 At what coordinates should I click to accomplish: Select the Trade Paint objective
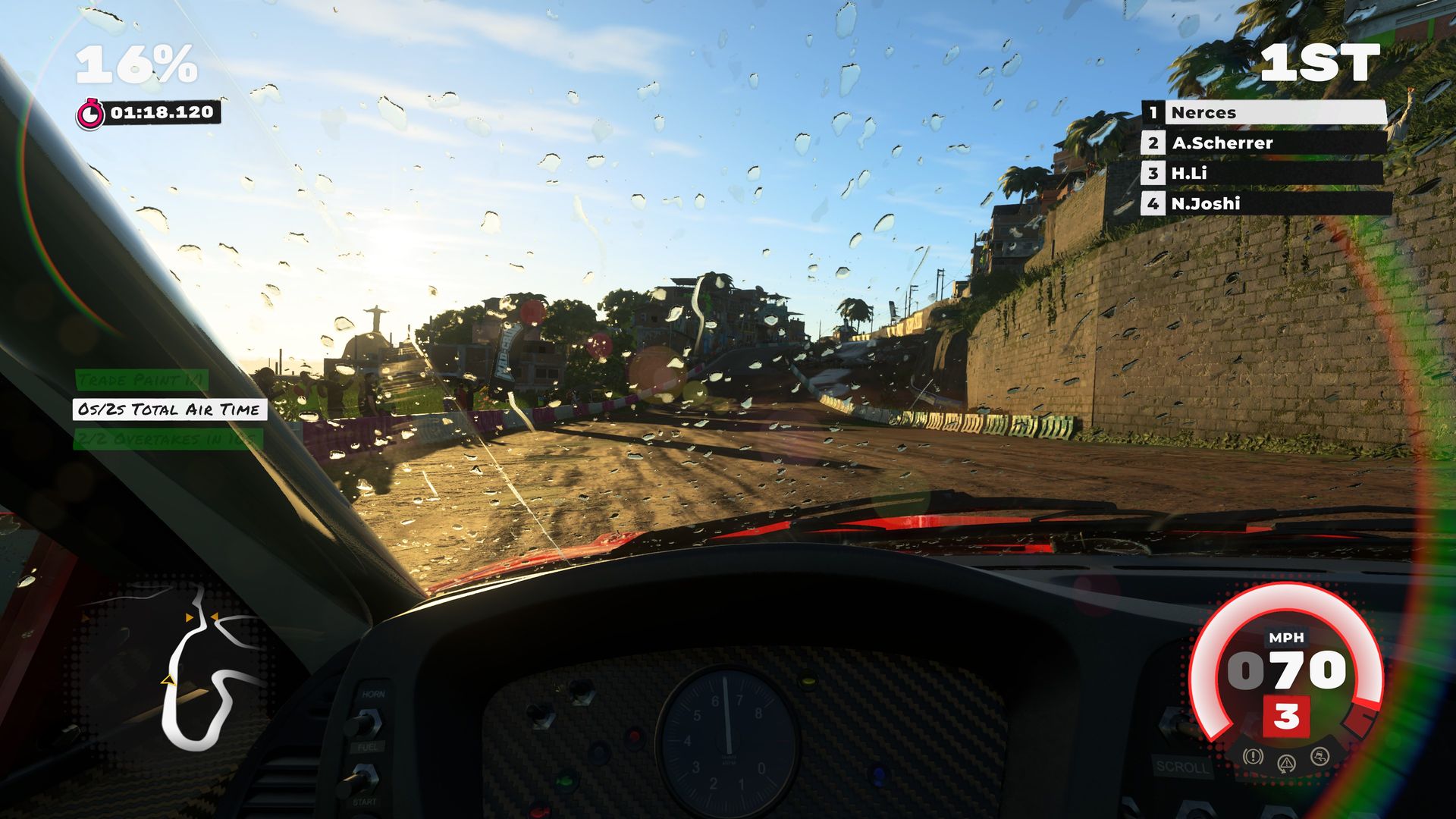(141, 380)
